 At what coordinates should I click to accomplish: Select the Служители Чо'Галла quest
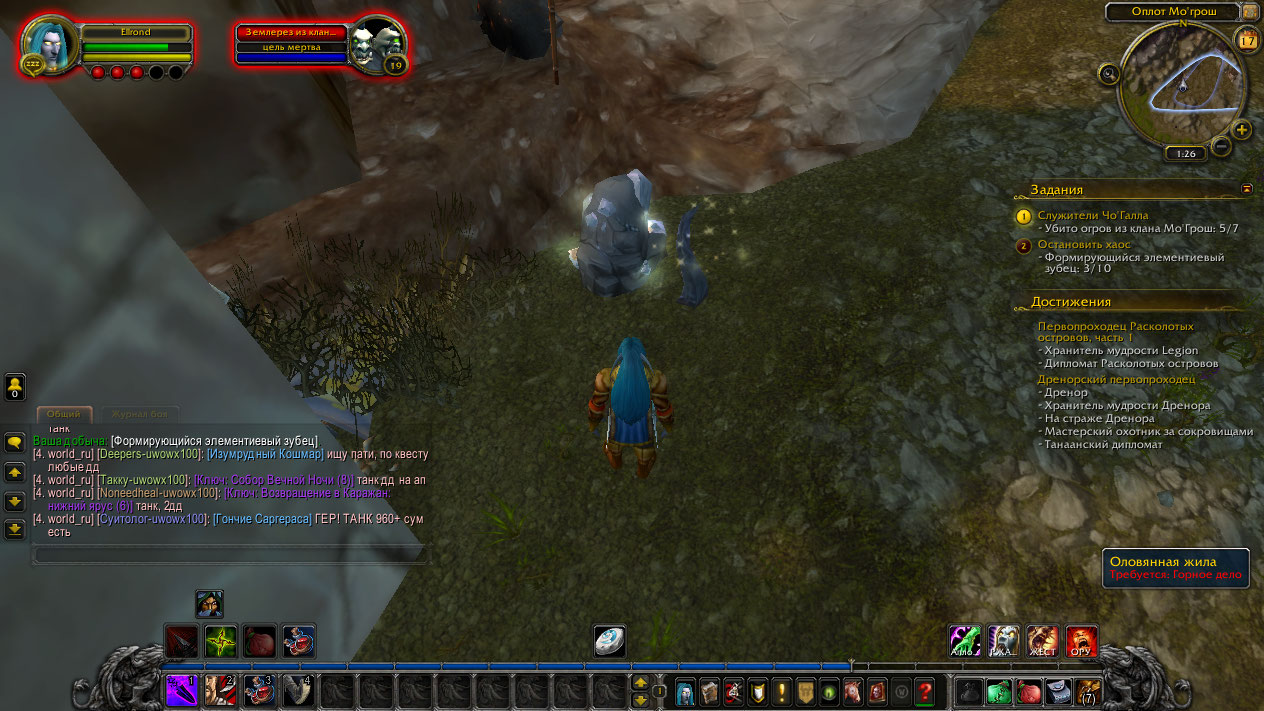click(x=1092, y=215)
